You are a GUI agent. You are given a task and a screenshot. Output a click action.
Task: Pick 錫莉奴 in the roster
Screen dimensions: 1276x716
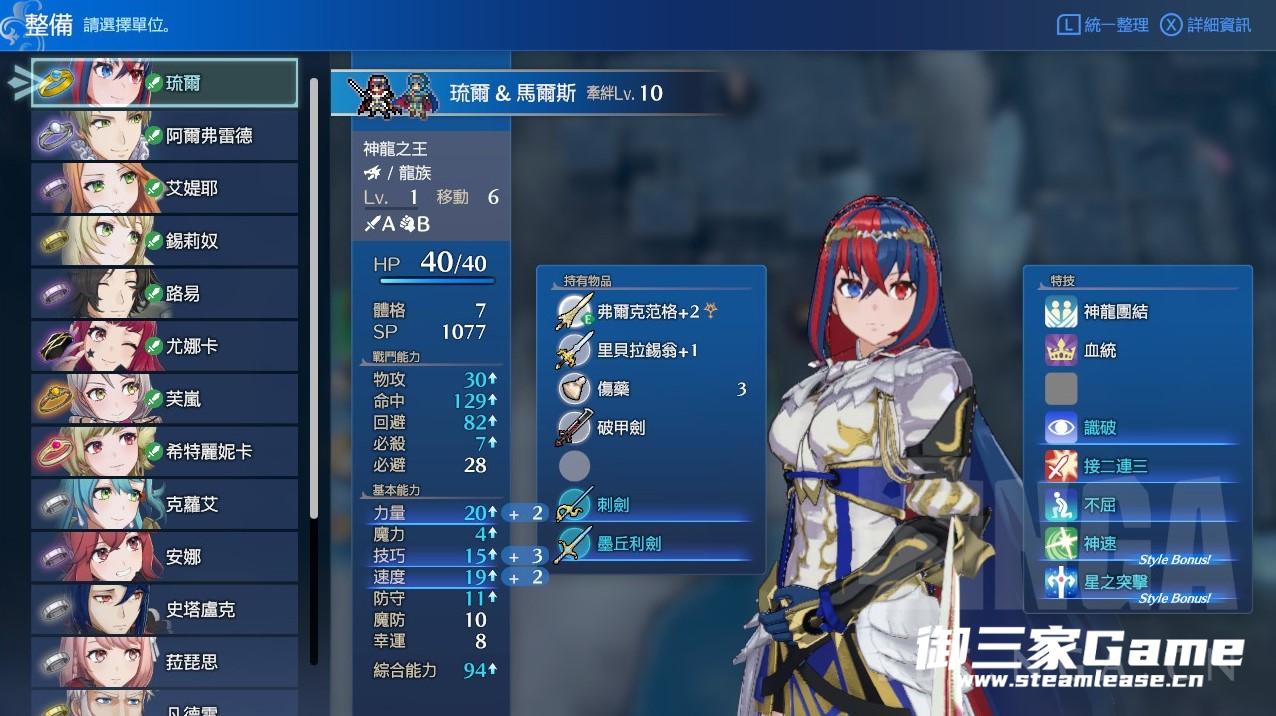(165, 241)
